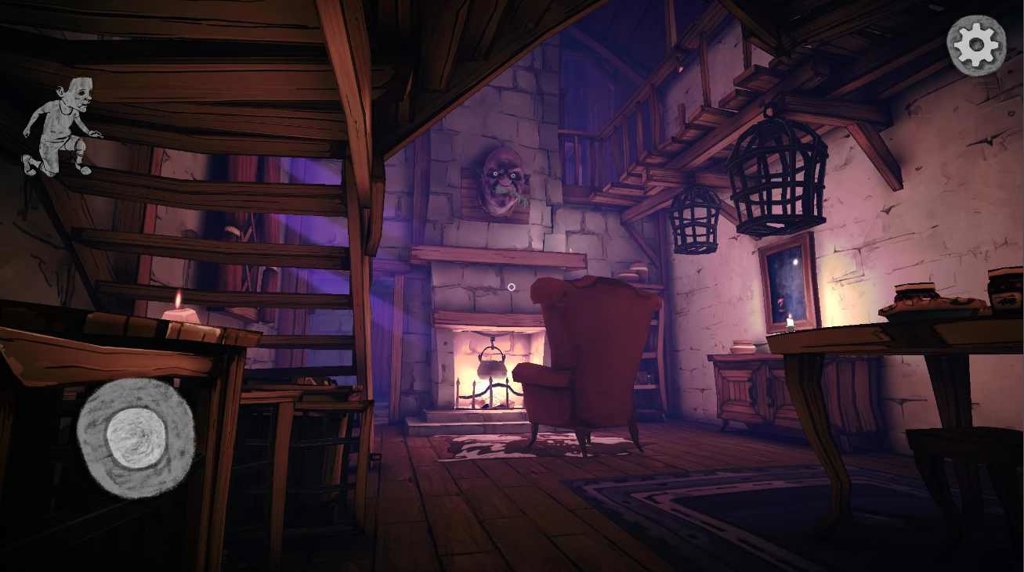Screen dimensions: 1024x572
Task: Open the settings gear menu
Action: [975, 45]
